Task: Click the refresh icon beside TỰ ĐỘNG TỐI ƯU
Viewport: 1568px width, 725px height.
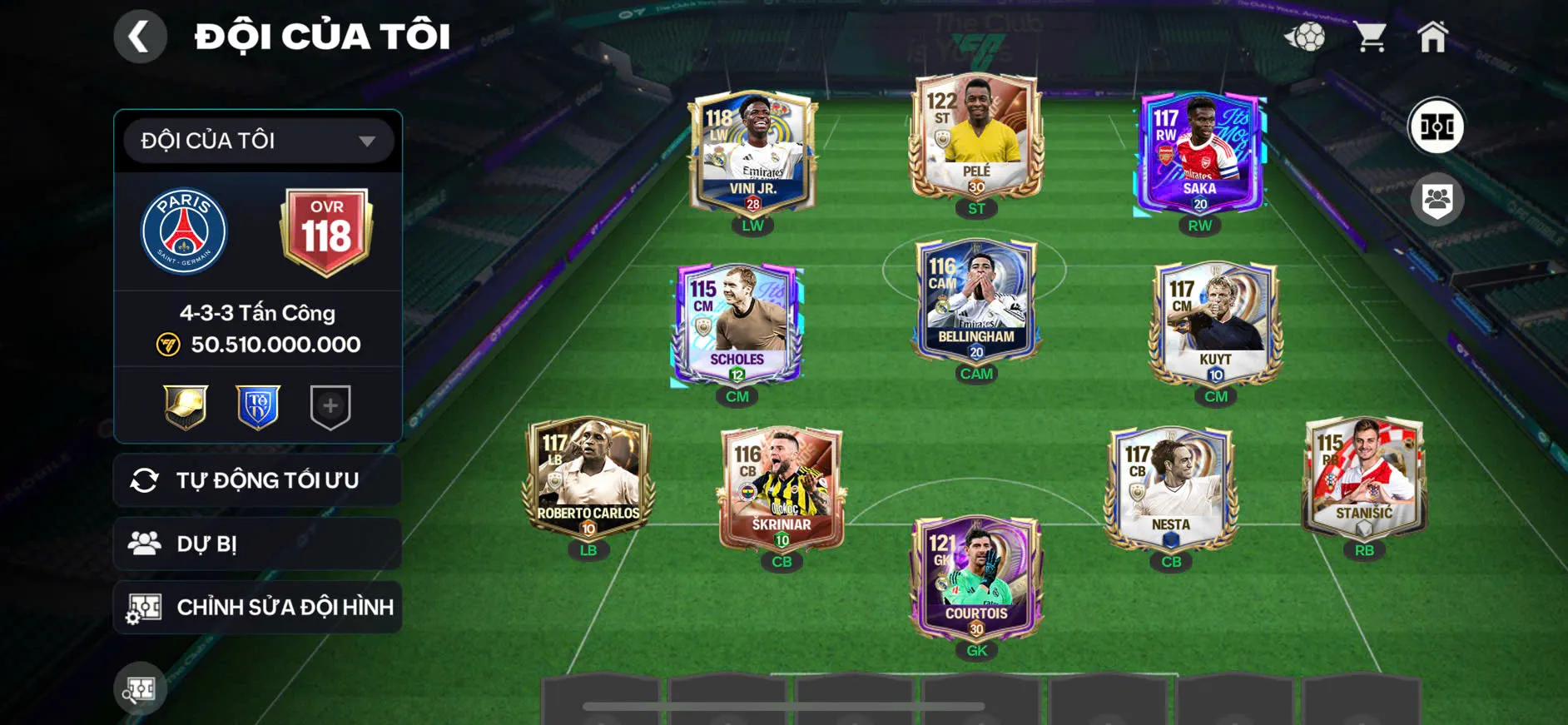Action: pyautogui.click(x=146, y=479)
